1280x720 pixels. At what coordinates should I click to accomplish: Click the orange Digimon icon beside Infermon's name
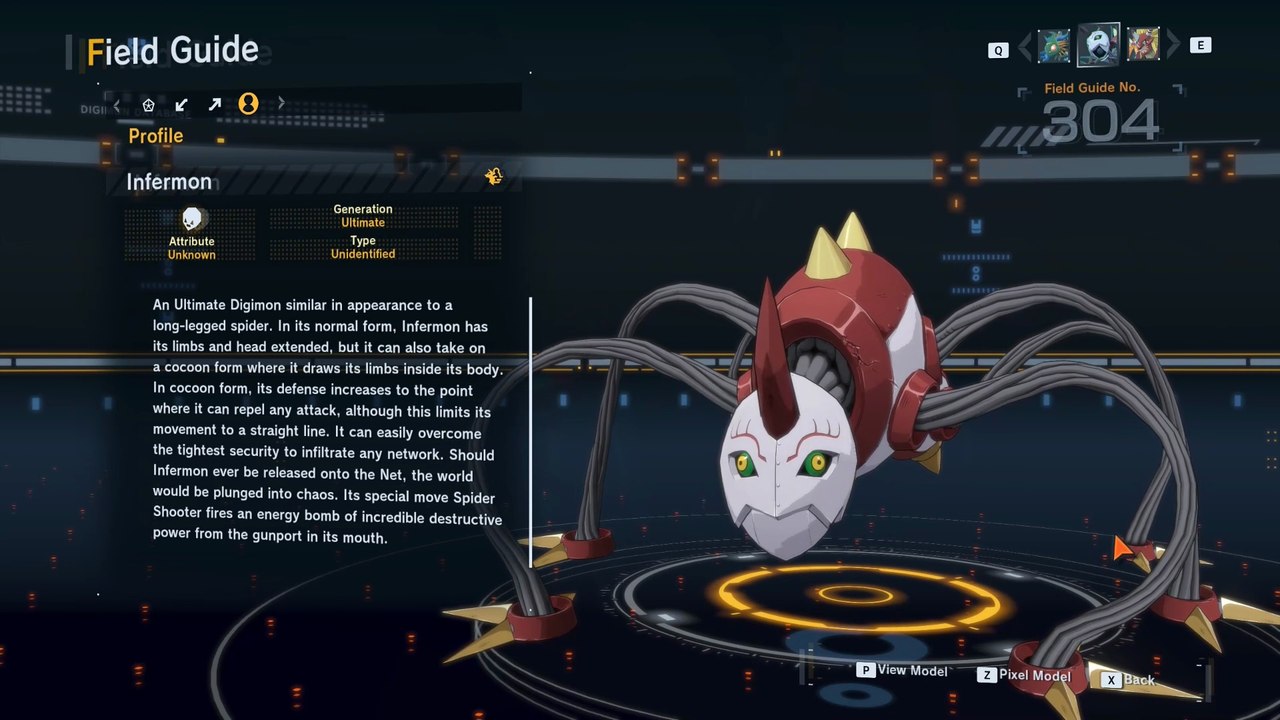click(x=493, y=177)
